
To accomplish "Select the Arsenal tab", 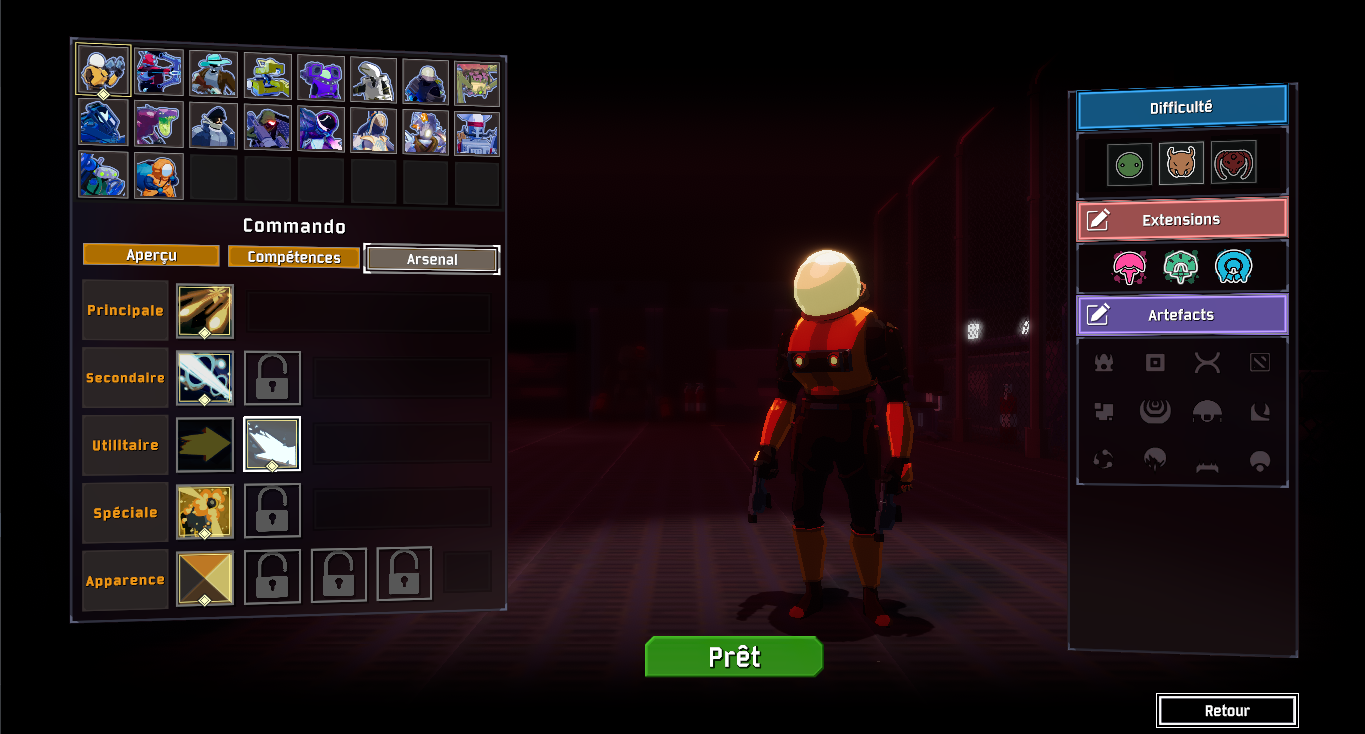I will coord(432,259).
